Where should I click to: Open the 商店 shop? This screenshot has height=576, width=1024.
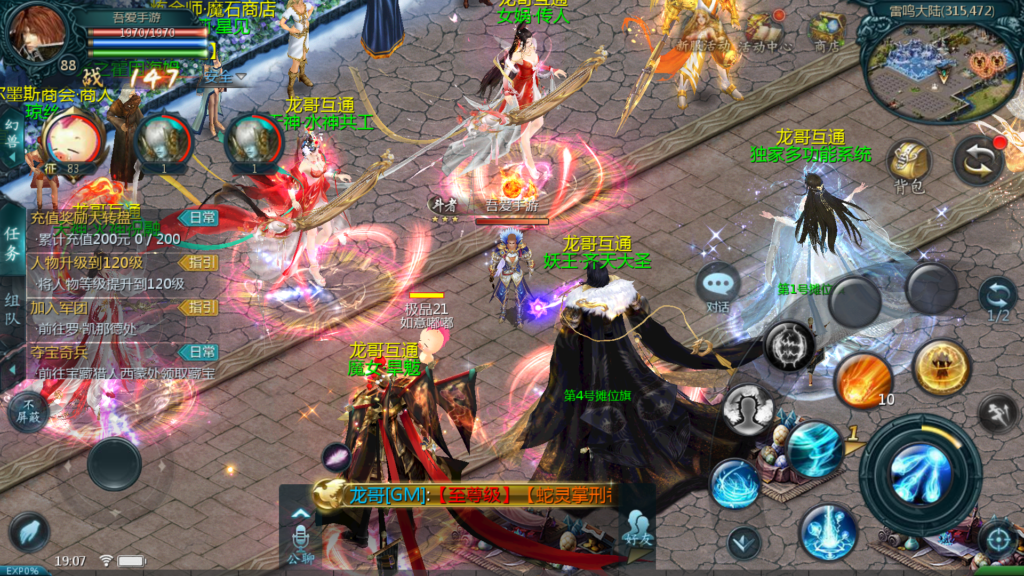pos(827,33)
